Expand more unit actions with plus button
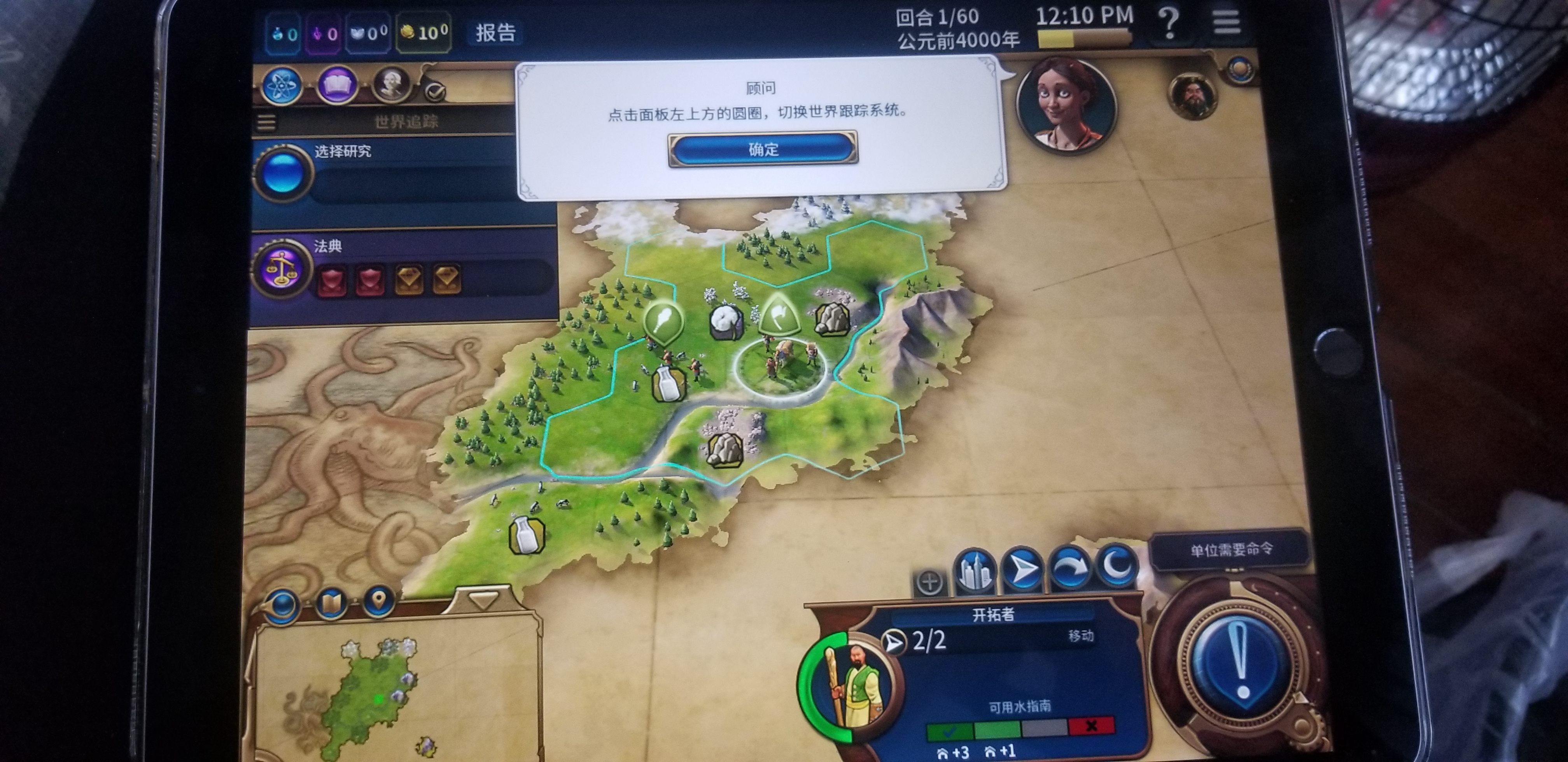The image size is (1568, 762). 929,582
